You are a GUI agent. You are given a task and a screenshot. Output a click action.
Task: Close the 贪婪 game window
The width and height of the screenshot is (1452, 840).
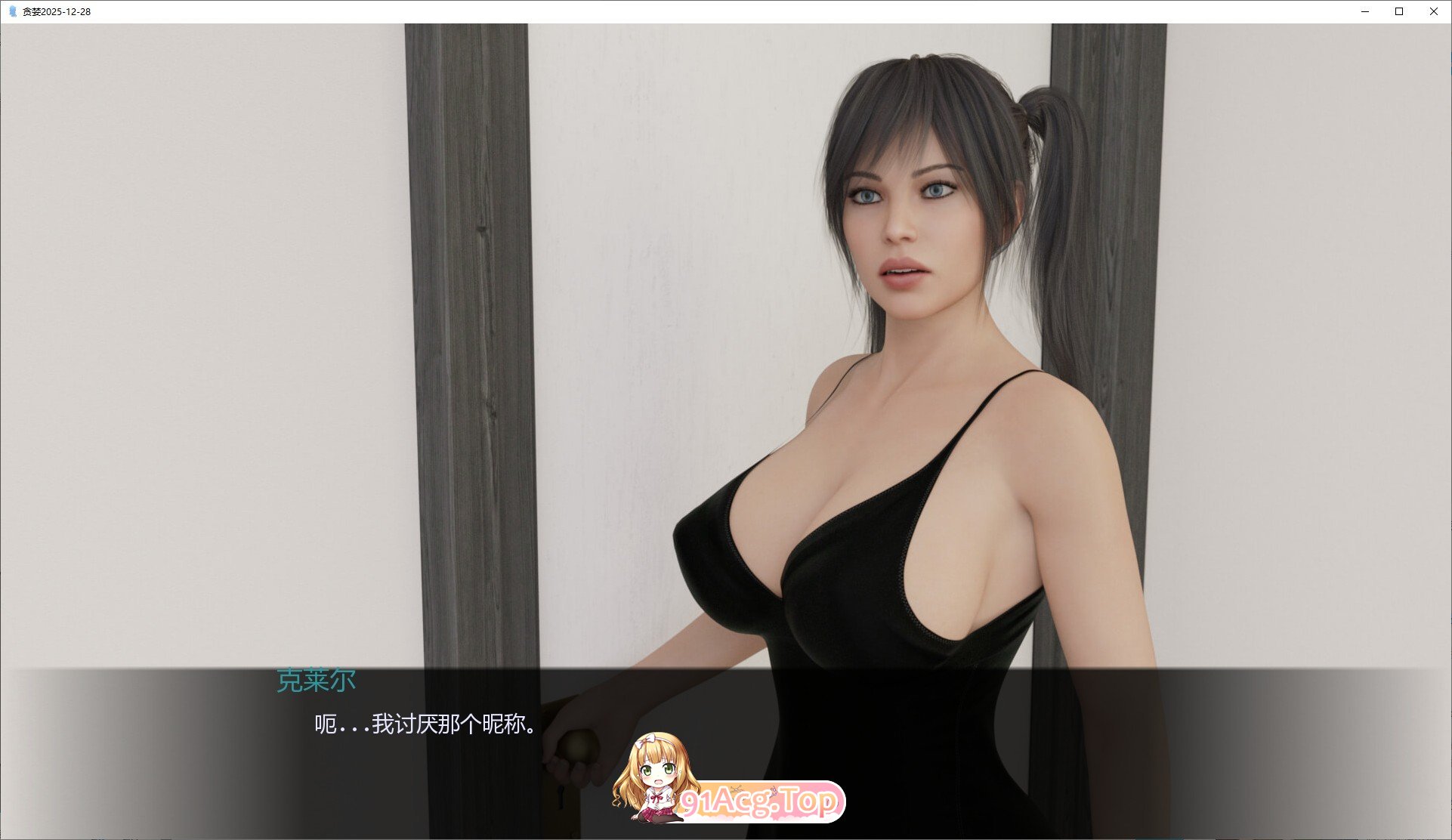pyautogui.click(x=1433, y=11)
